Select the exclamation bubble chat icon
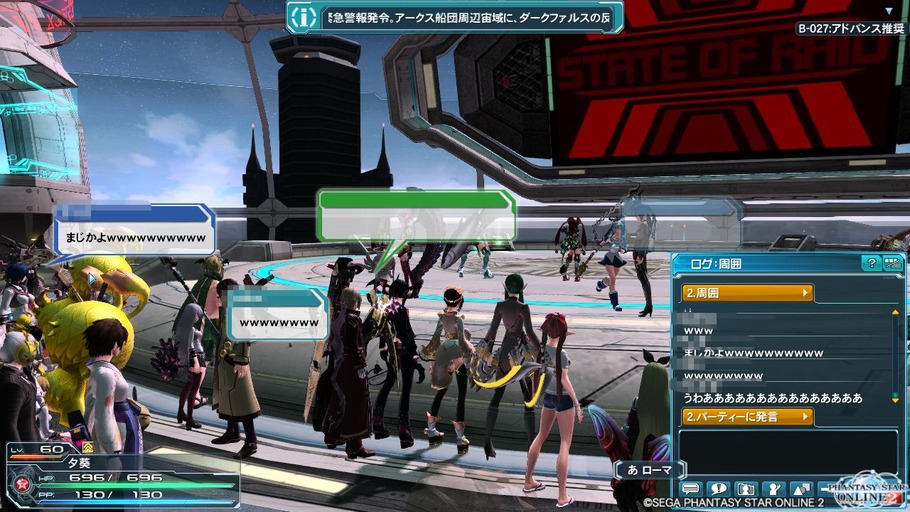This screenshot has height=512, width=910. coord(718,489)
